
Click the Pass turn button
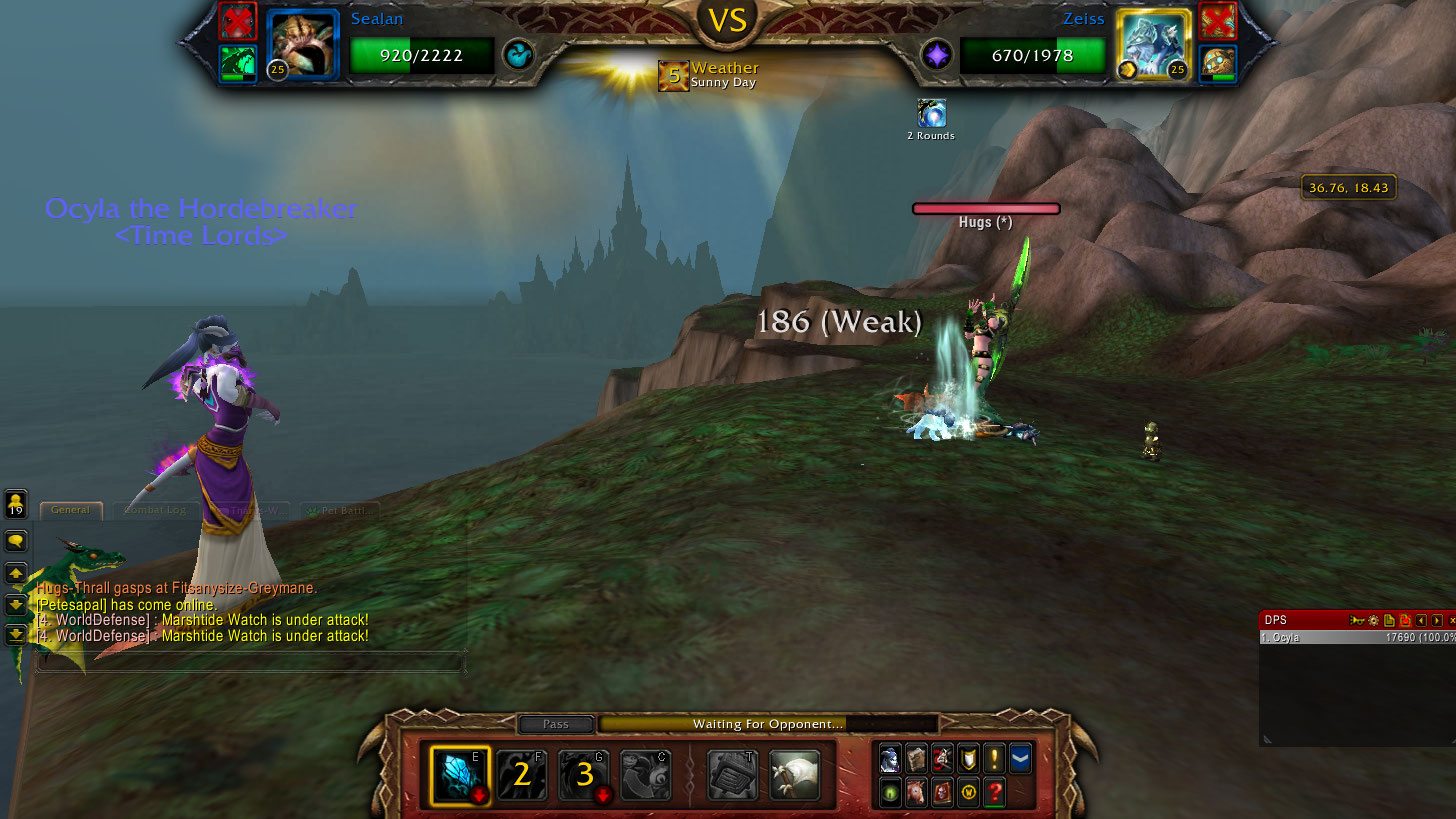pos(556,724)
